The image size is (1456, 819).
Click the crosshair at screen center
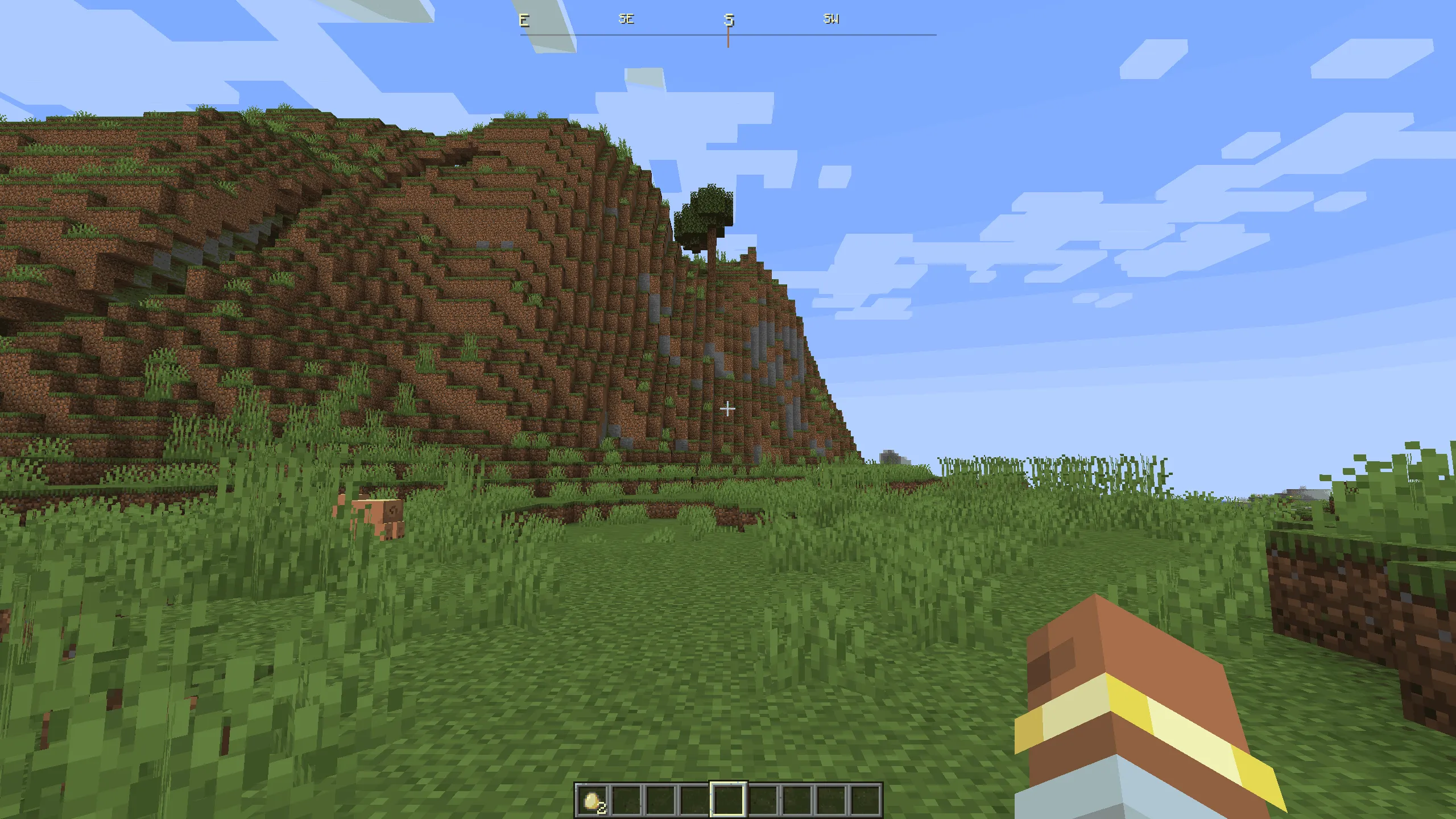click(x=728, y=408)
